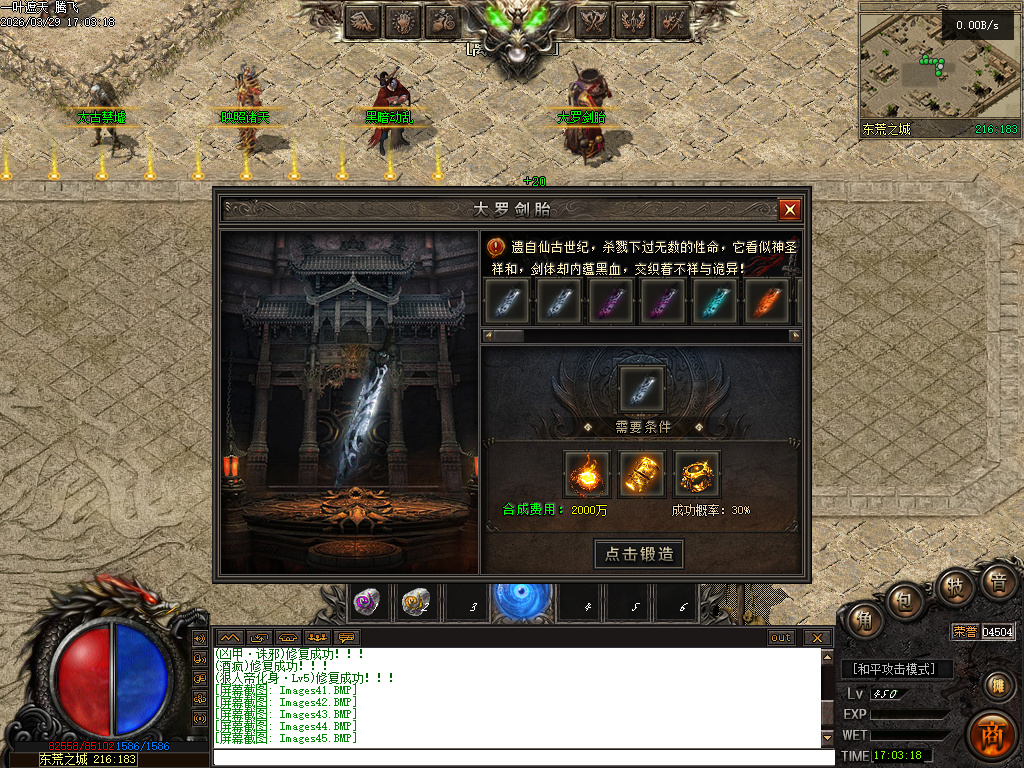1024x768 pixels.
Task: Select the cyan sword embryo slot
Action: tap(714, 300)
